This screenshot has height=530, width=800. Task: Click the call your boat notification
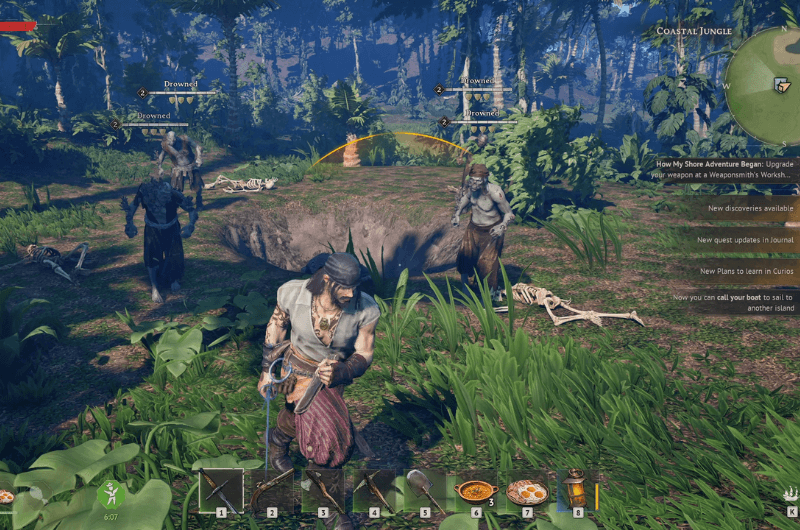pos(735,302)
